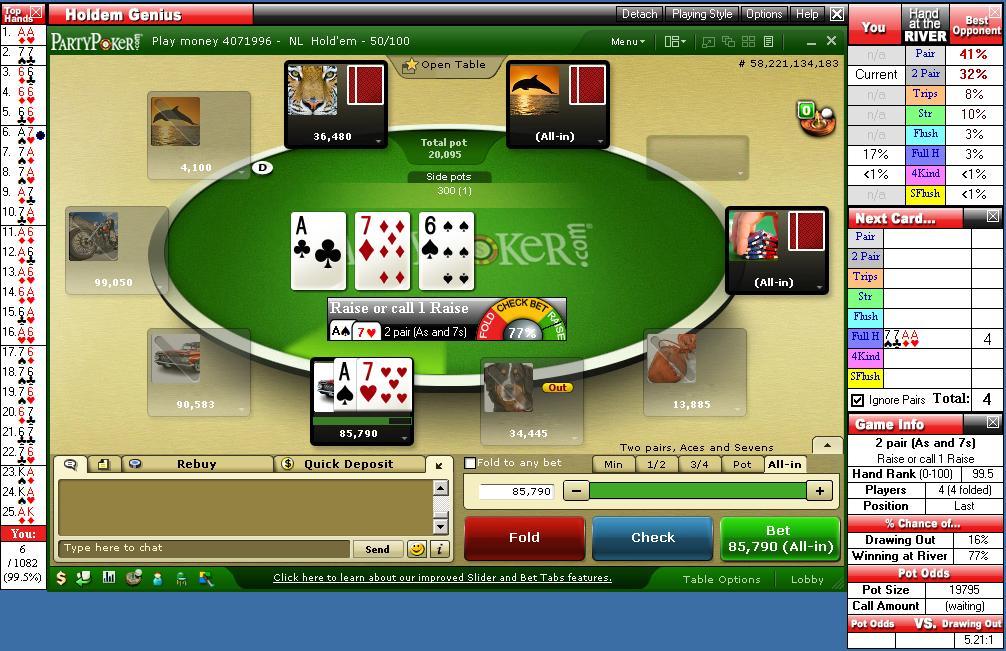
Task: Click the chat text box
Action: tap(205, 548)
